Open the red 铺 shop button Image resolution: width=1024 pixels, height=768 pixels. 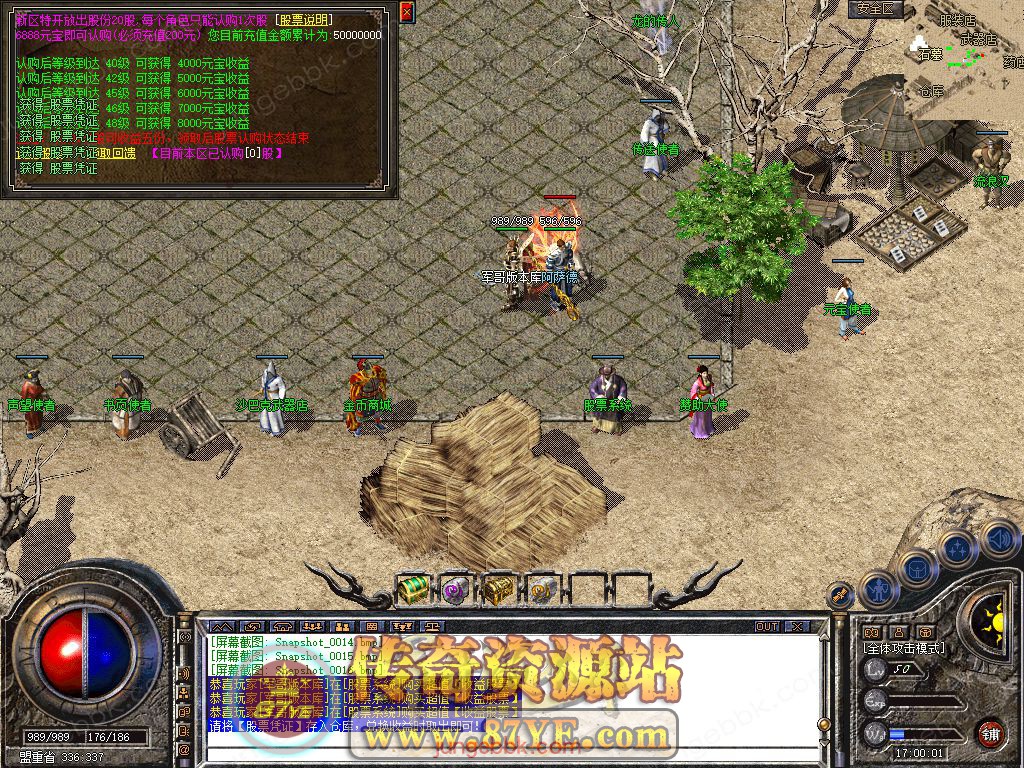pyautogui.click(x=990, y=733)
